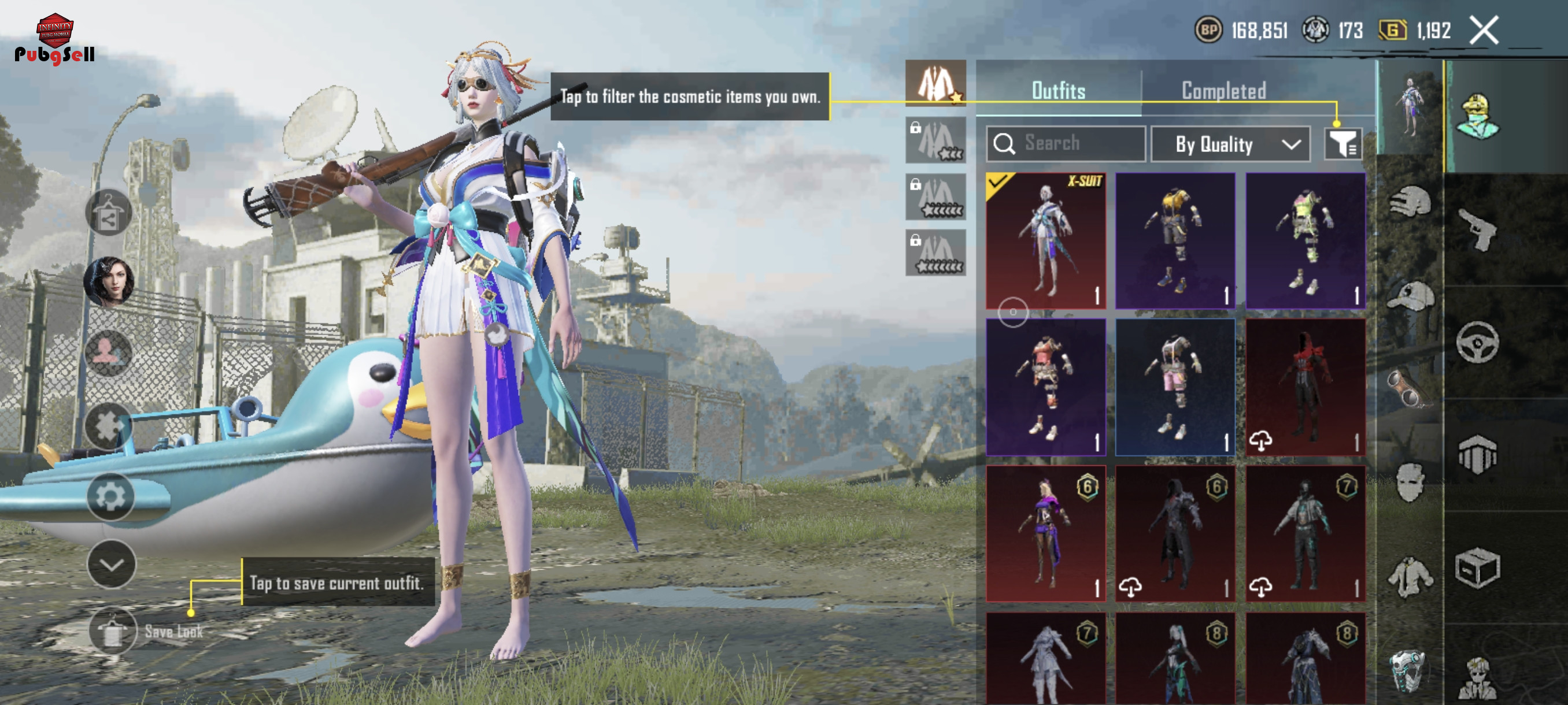Choose the yellow jacket outfit tile

[x=1175, y=240]
